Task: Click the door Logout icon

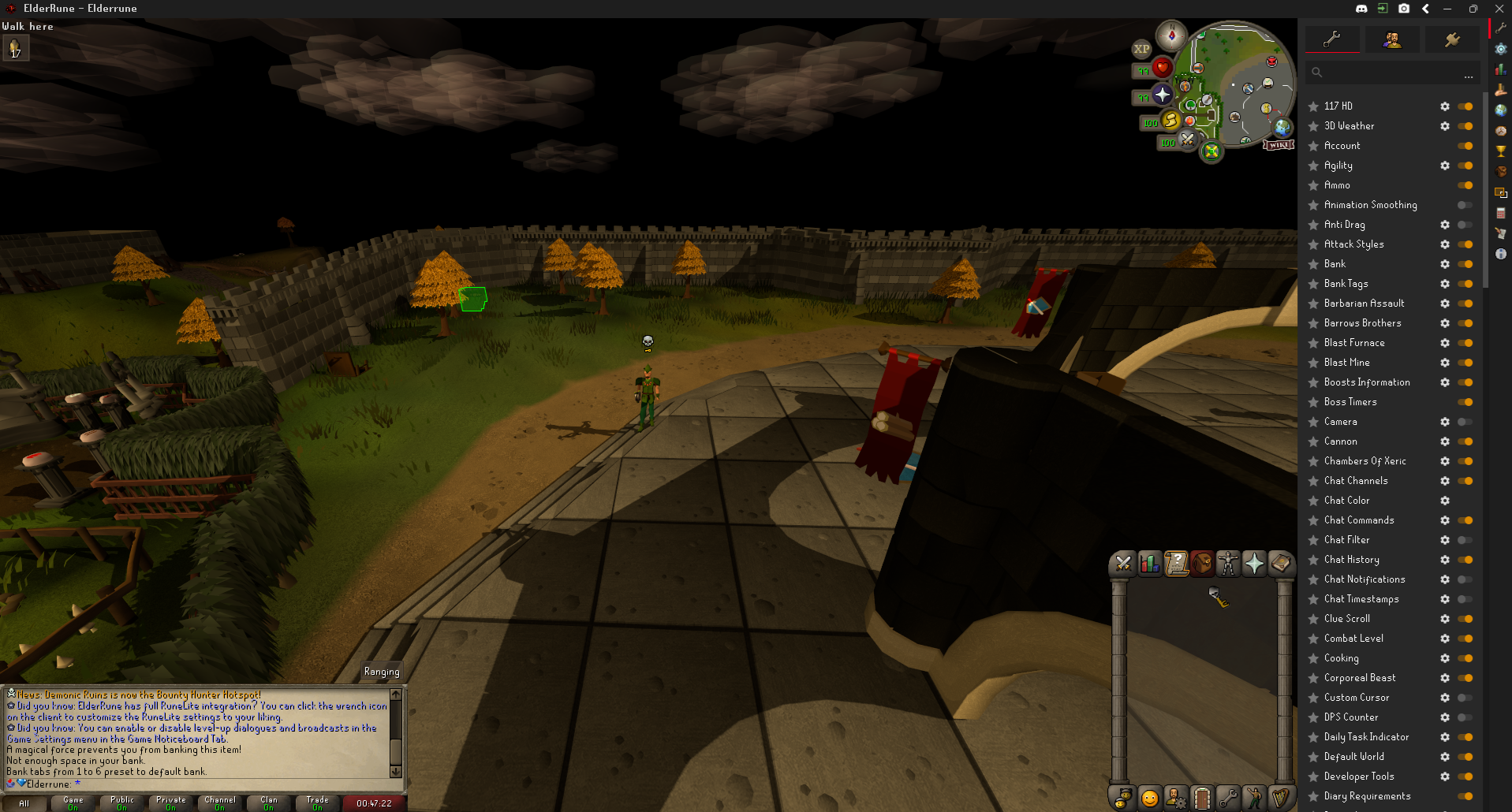Action: click(x=1202, y=797)
